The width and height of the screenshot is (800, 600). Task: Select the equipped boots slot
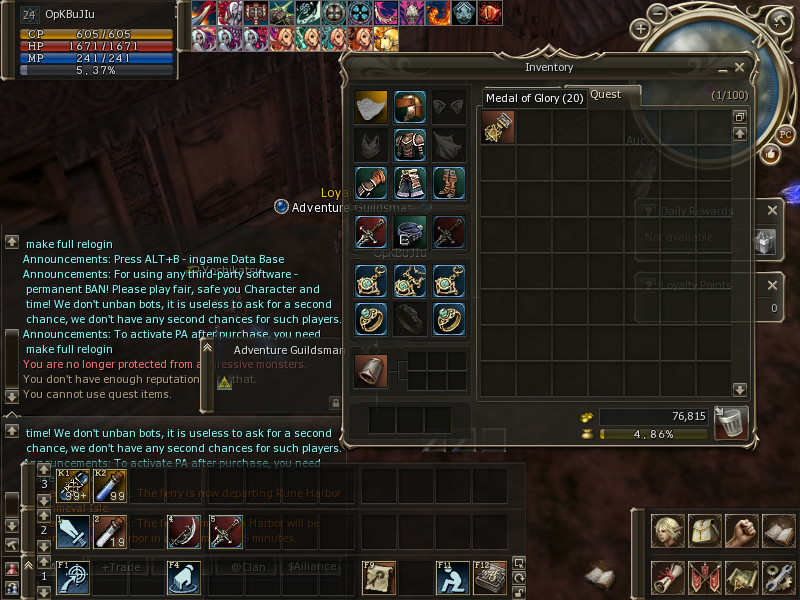pyautogui.click(x=448, y=183)
